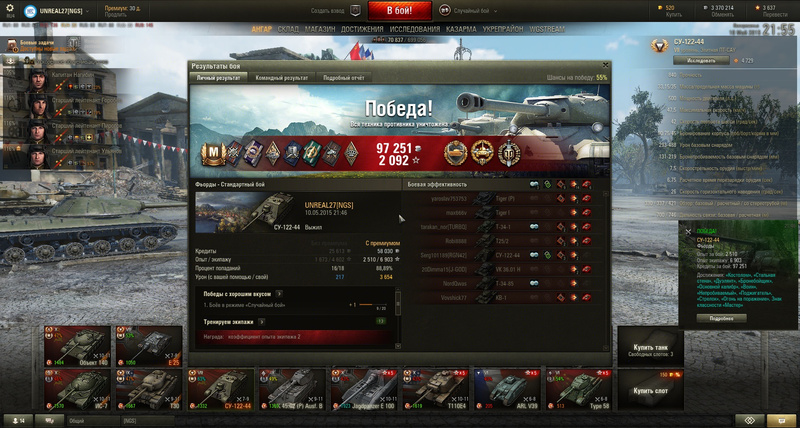Select the Объект 140 tank in the carousel
The image size is (800, 428).
[x=74, y=346]
